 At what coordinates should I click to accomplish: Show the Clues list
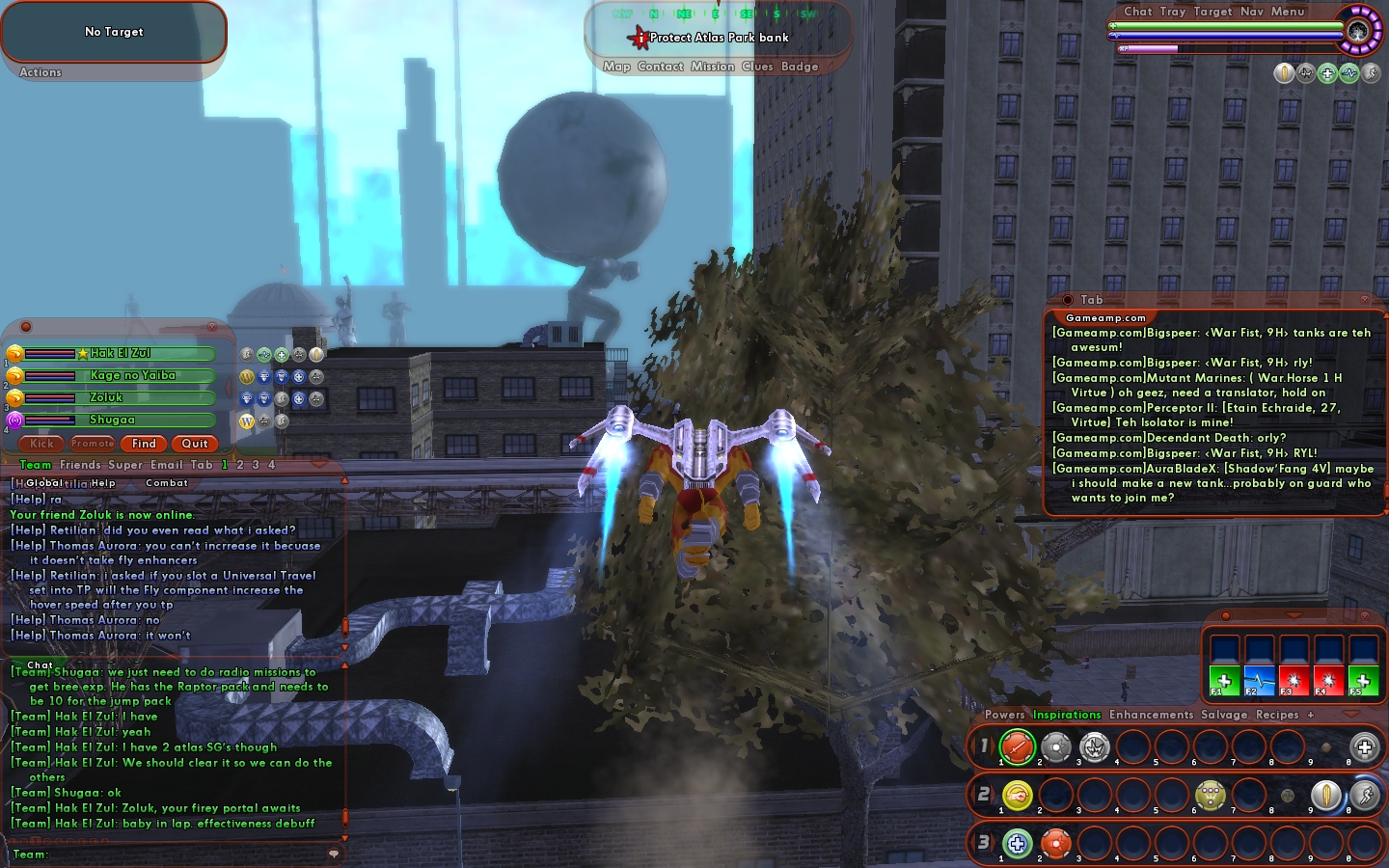coord(757,67)
